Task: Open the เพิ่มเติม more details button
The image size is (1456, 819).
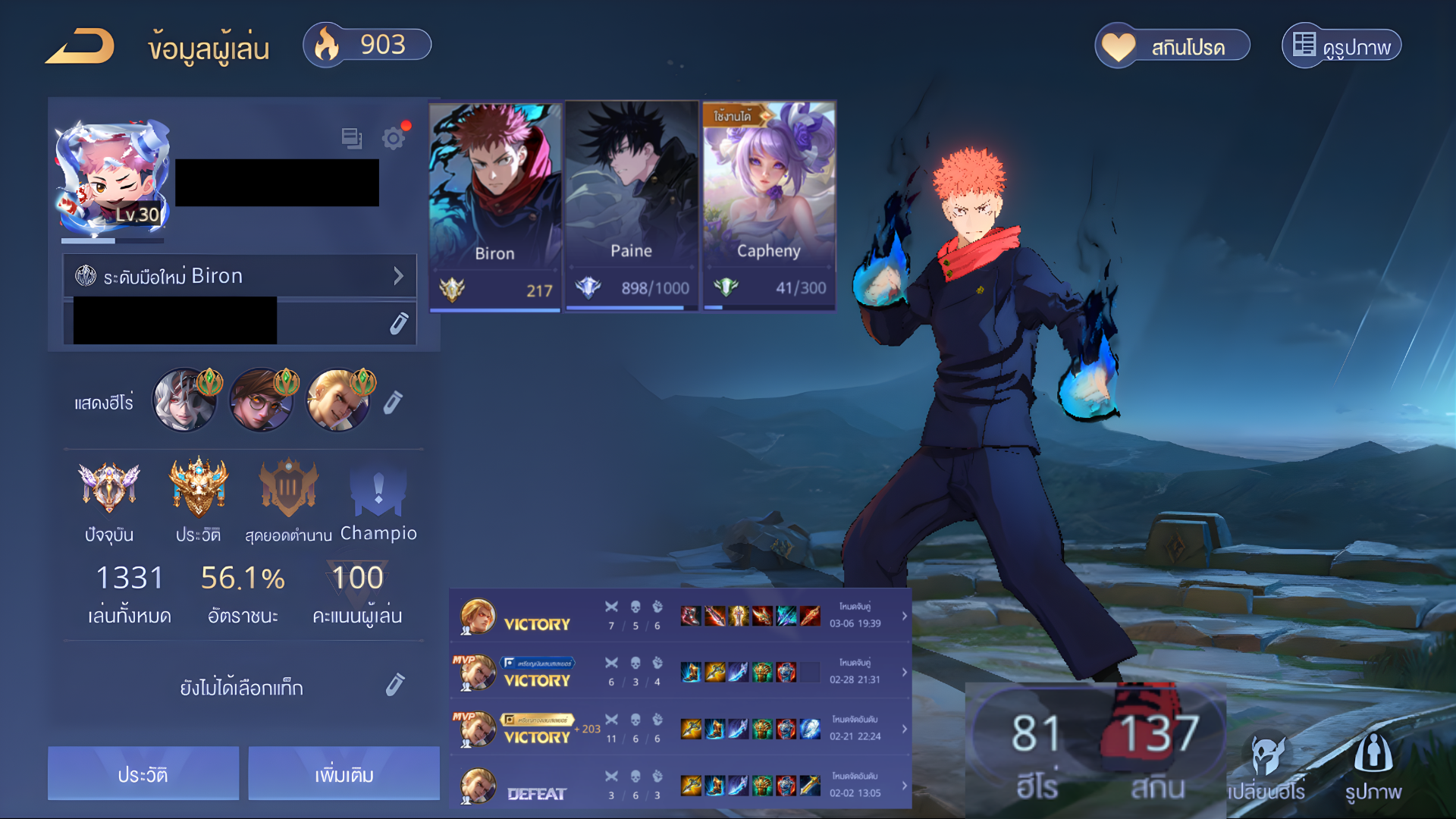Action: (x=344, y=773)
